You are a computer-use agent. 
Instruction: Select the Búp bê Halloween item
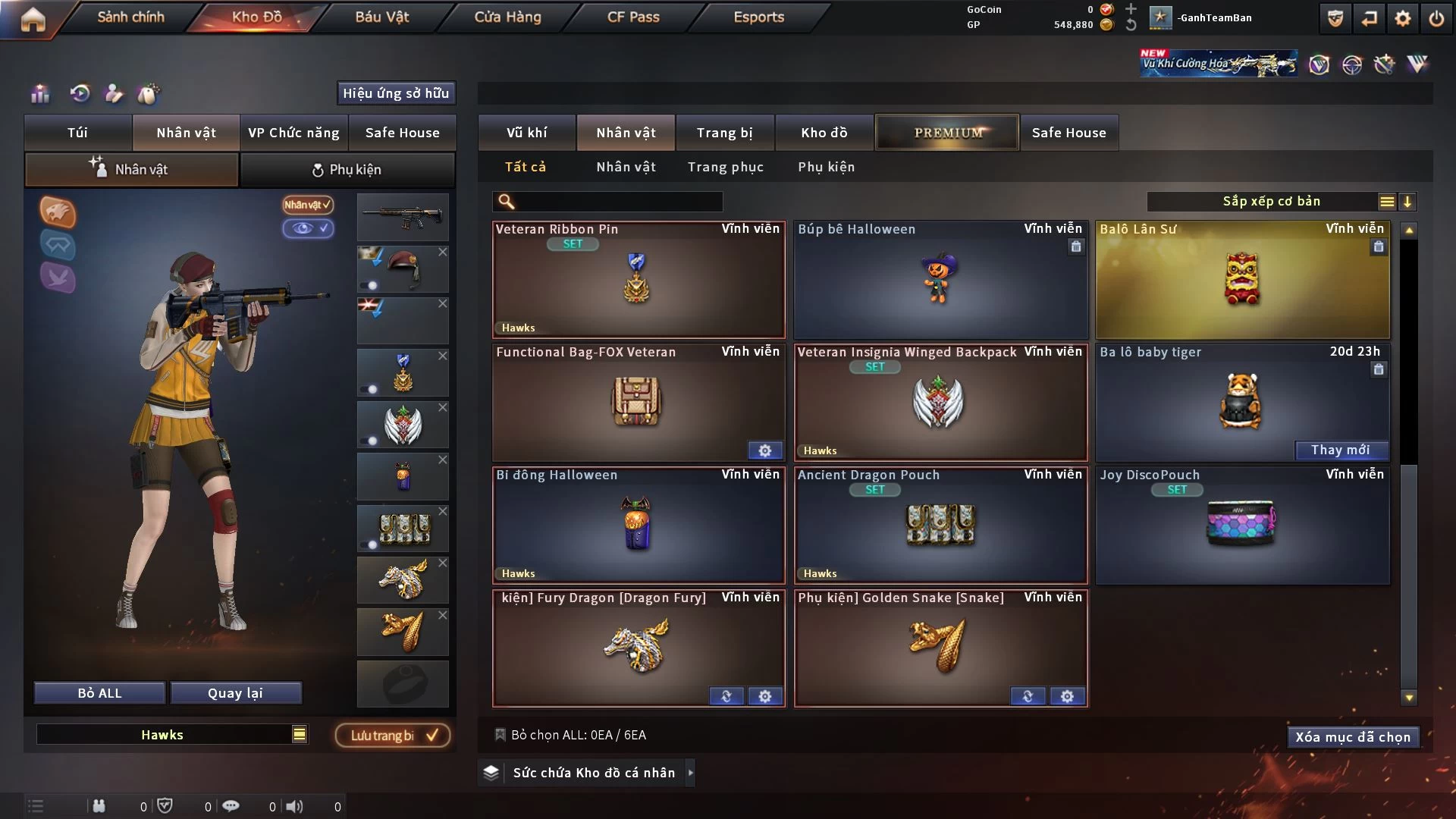click(x=940, y=281)
